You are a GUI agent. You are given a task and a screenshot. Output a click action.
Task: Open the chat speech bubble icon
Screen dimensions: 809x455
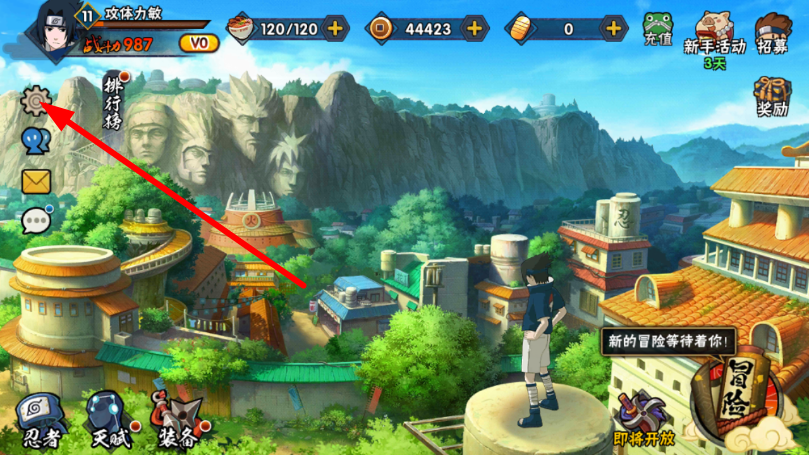point(36,219)
